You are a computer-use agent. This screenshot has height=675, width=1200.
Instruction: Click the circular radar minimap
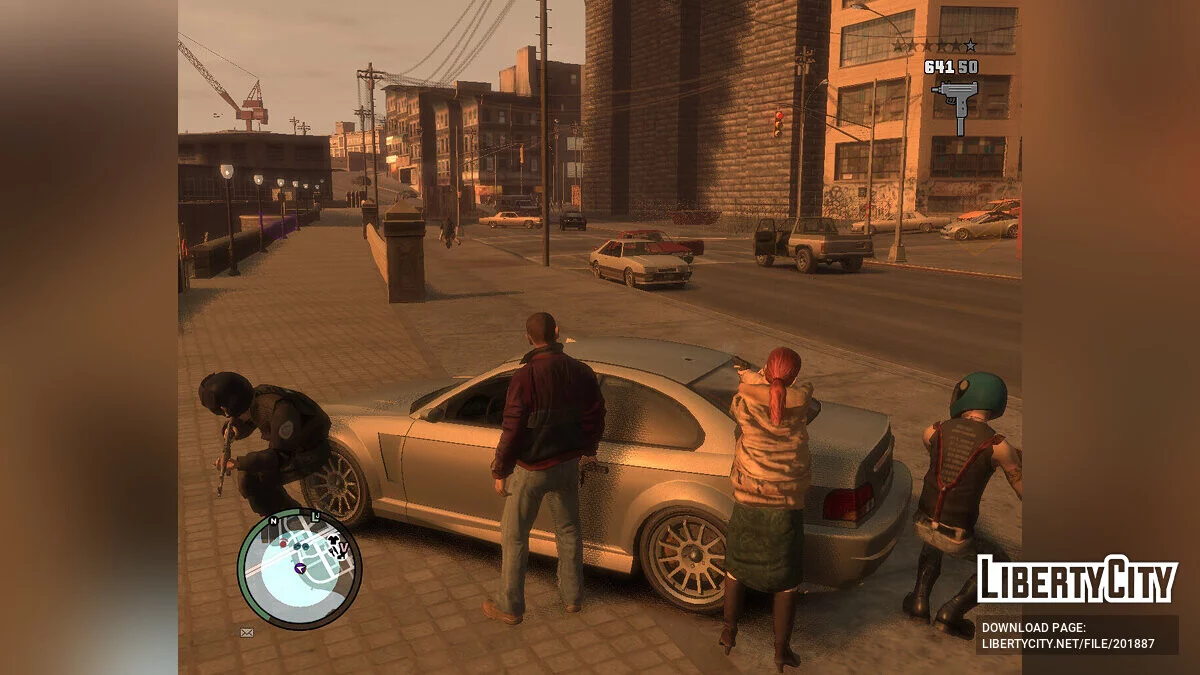click(x=299, y=569)
